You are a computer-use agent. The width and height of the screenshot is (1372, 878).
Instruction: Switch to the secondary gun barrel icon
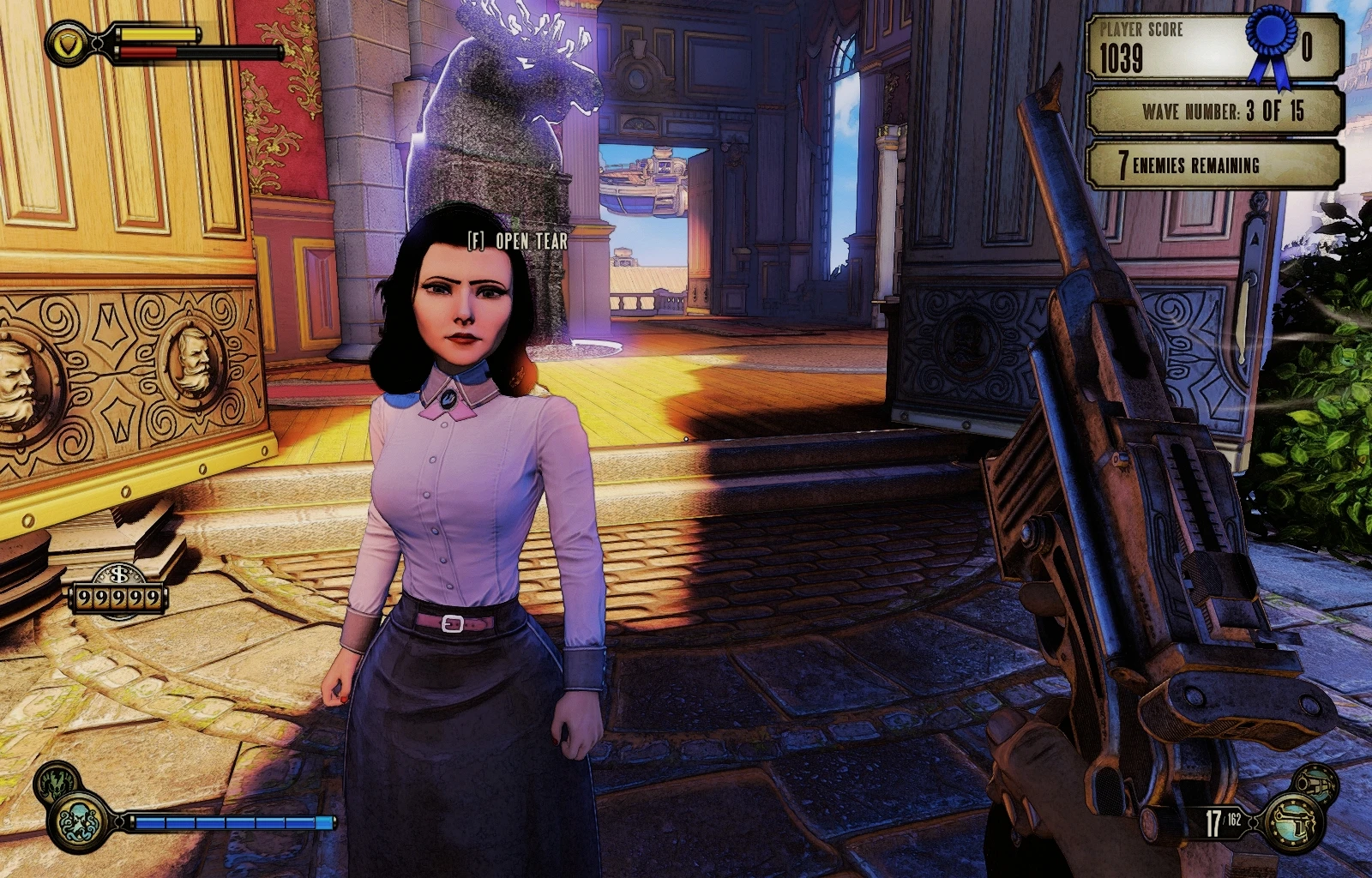point(1314,781)
